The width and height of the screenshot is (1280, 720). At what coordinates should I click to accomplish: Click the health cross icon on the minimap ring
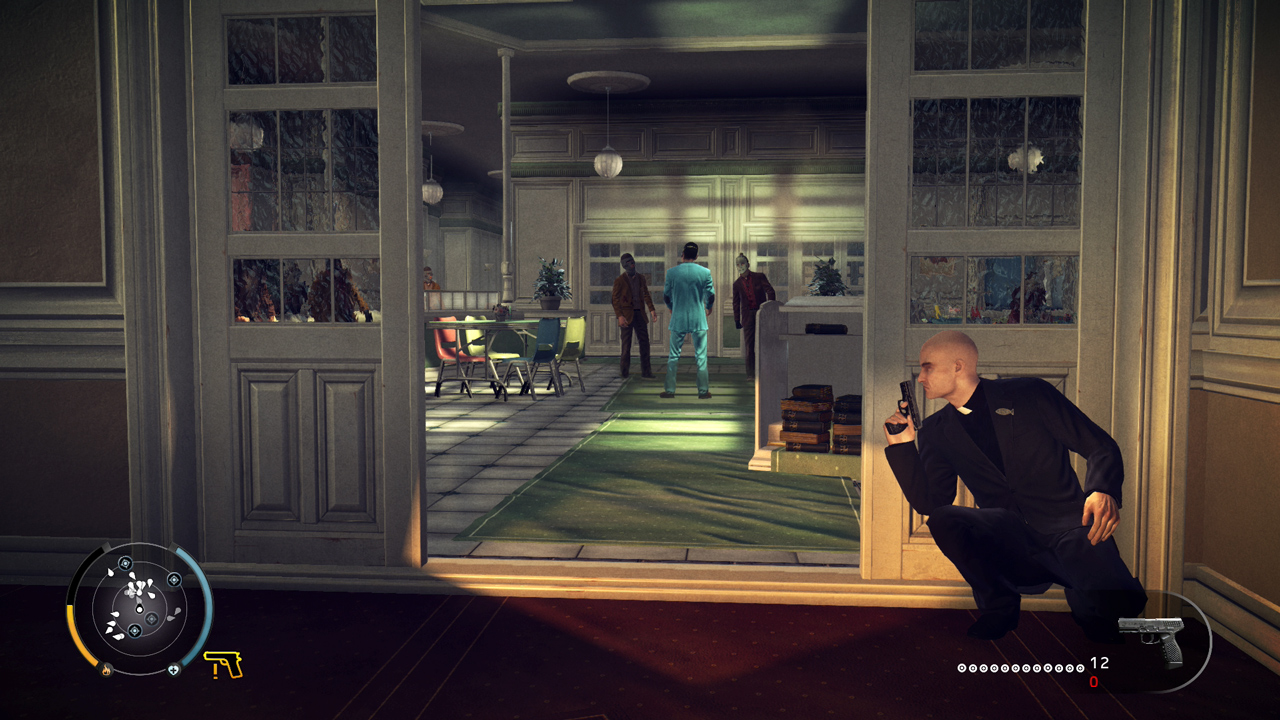tap(174, 670)
